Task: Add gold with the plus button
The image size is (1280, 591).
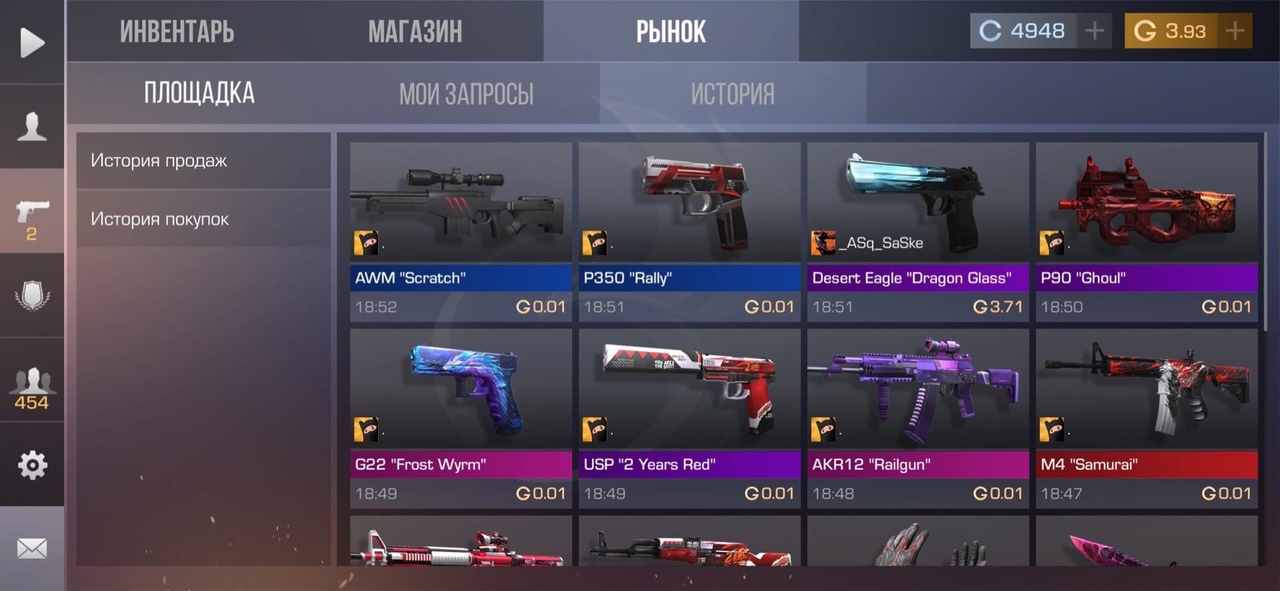Action: (x=1235, y=31)
